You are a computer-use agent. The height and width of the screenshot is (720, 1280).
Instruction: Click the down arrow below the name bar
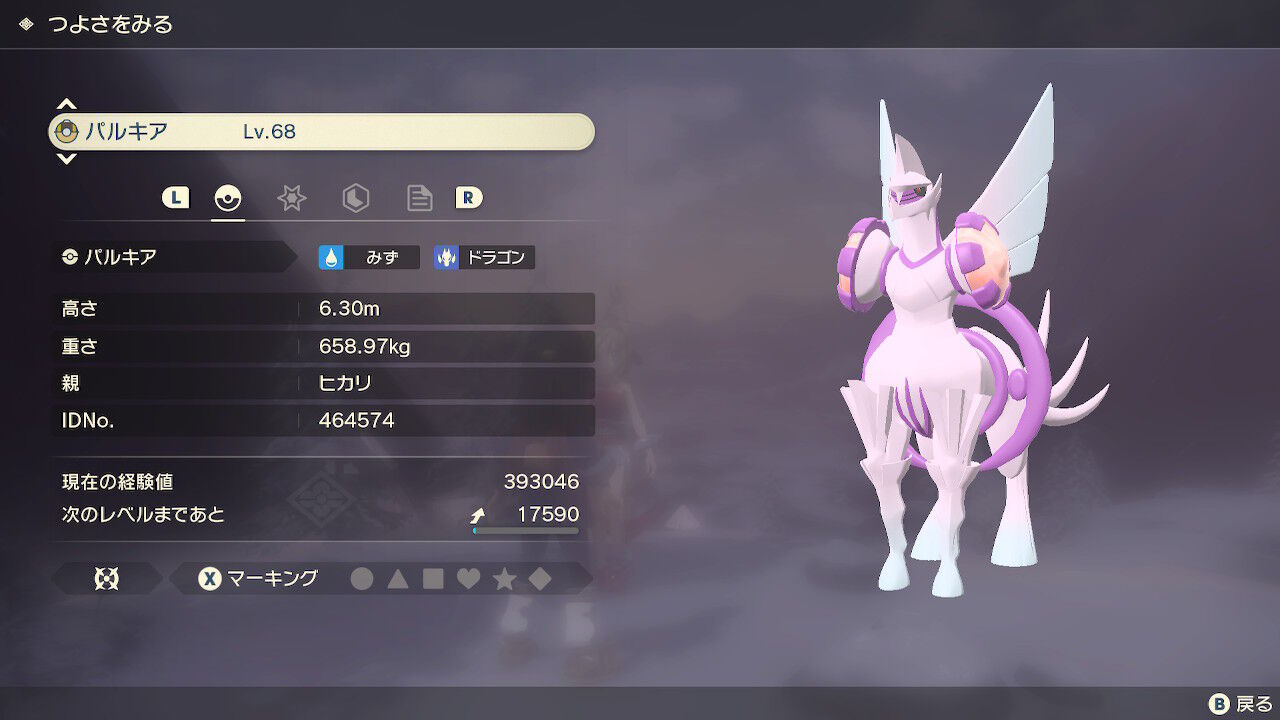67,159
